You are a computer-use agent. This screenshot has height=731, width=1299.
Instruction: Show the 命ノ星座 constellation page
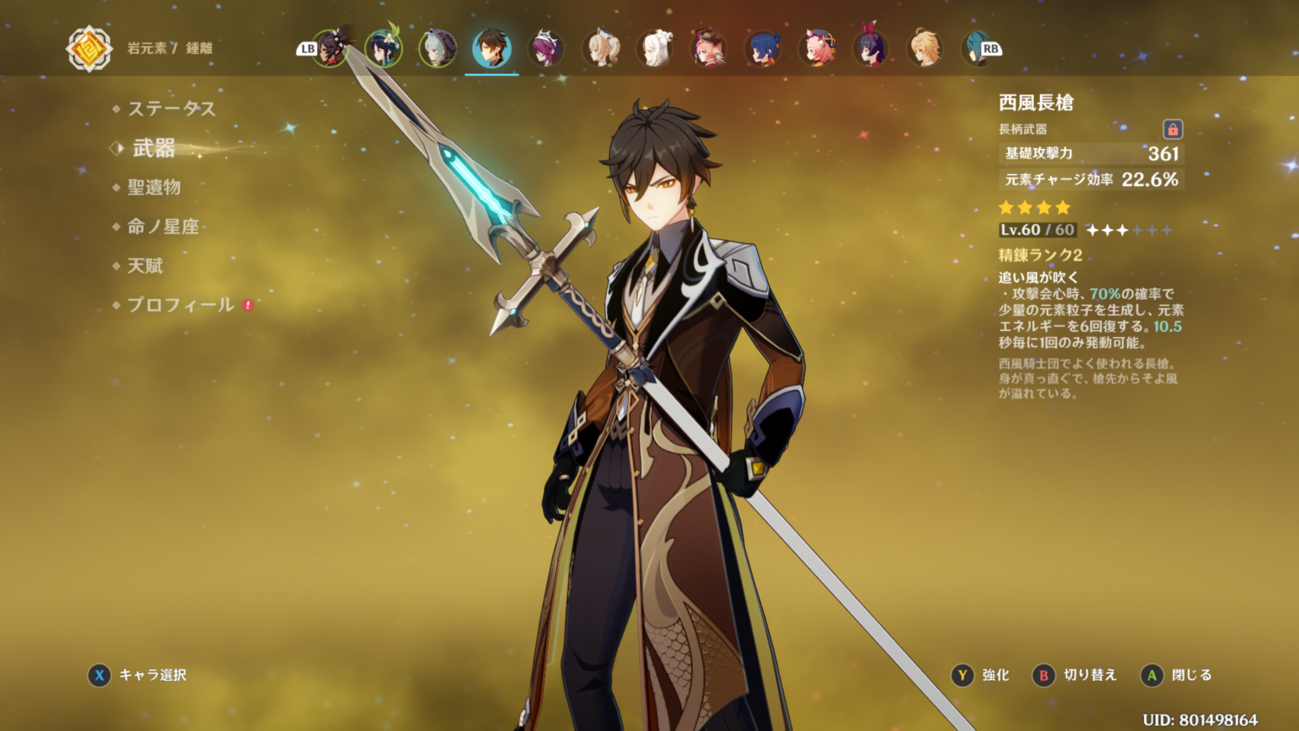tap(163, 227)
